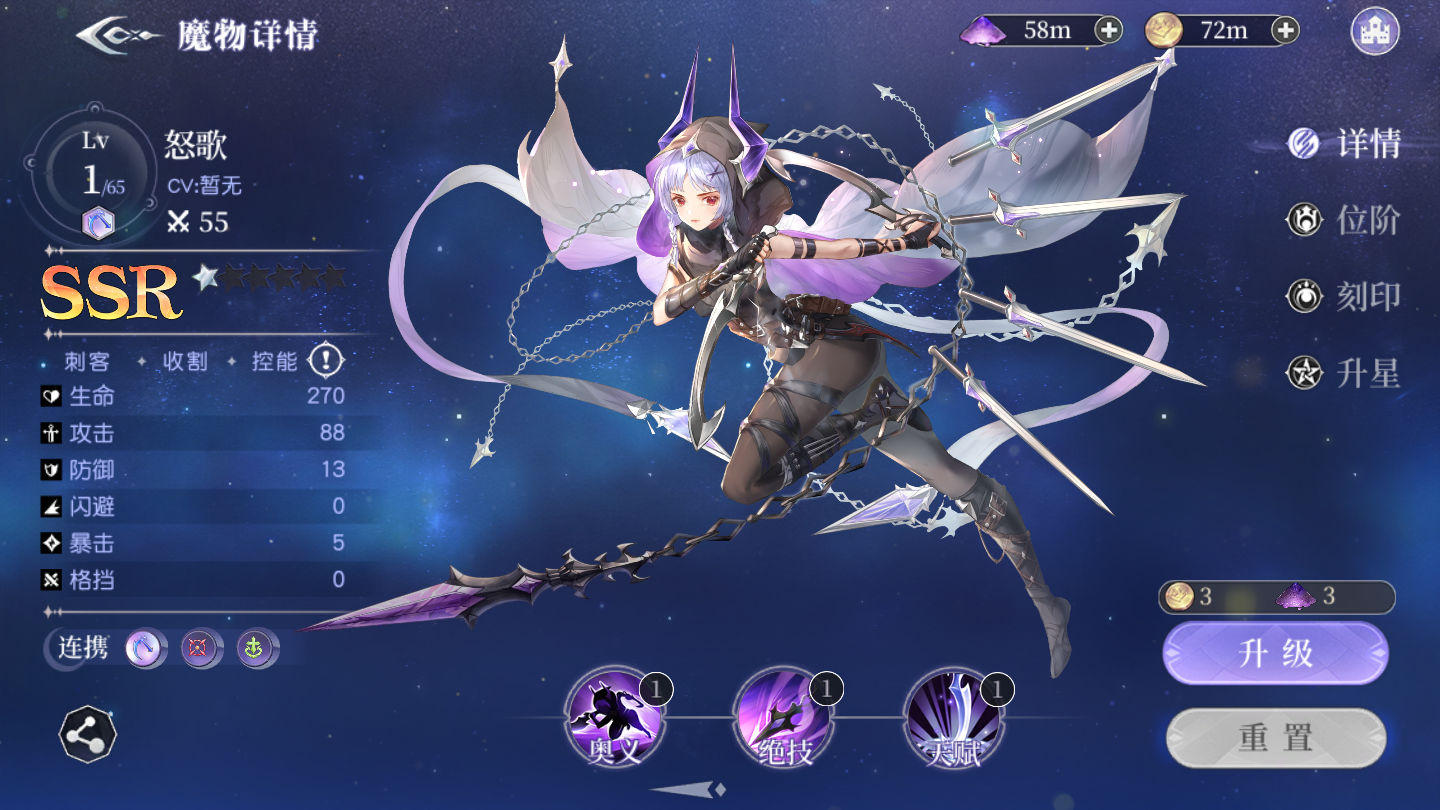Select the 升星 tab
The width and height of the screenshot is (1440, 810).
pyautogui.click(x=1345, y=374)
